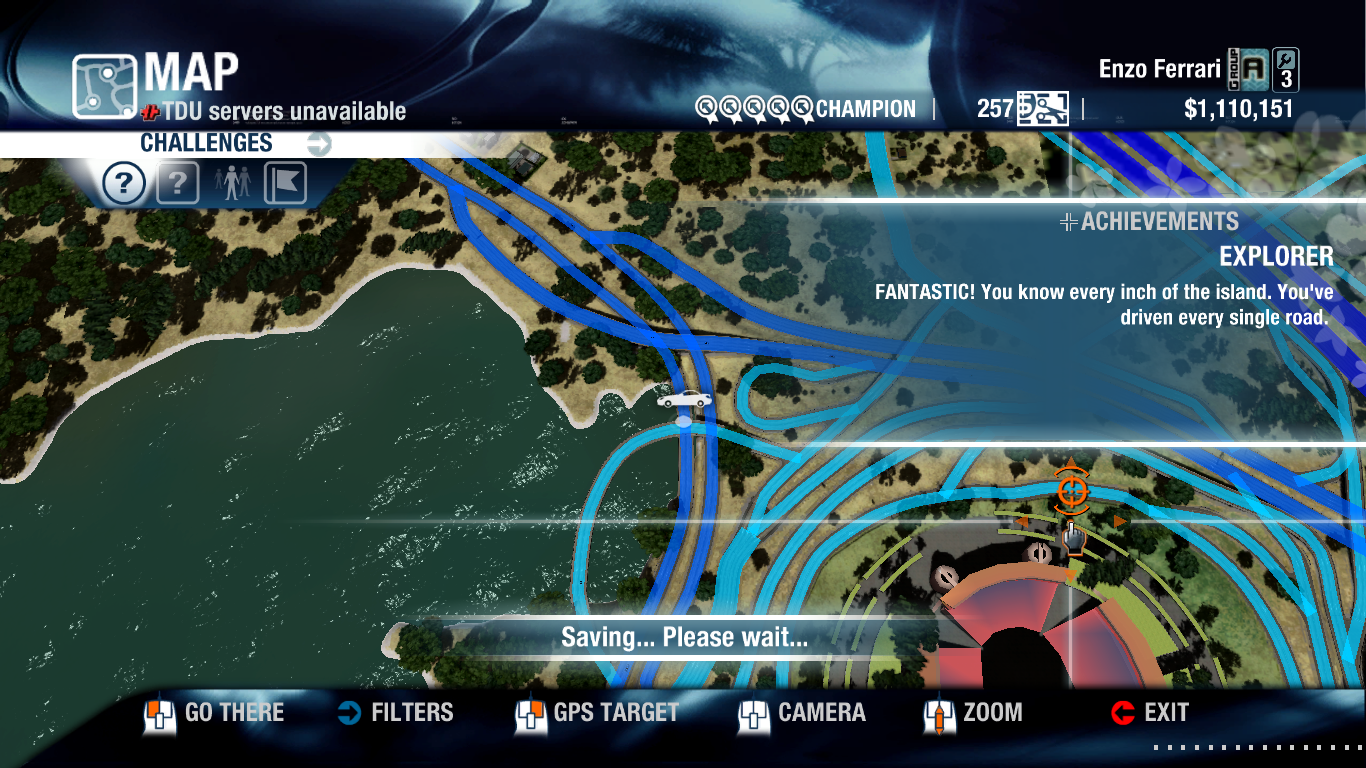This screenshot has width=1366, height=768.
Task: Select the round question mark challenge filter
Action: click(x=124, y=184)
